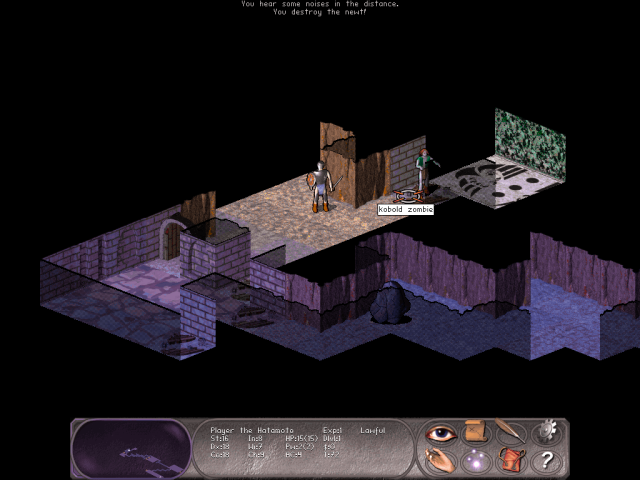640x480 pixels.
Task: Cast a spell with the sparkles icon
Action: click(x=474, y=460)
